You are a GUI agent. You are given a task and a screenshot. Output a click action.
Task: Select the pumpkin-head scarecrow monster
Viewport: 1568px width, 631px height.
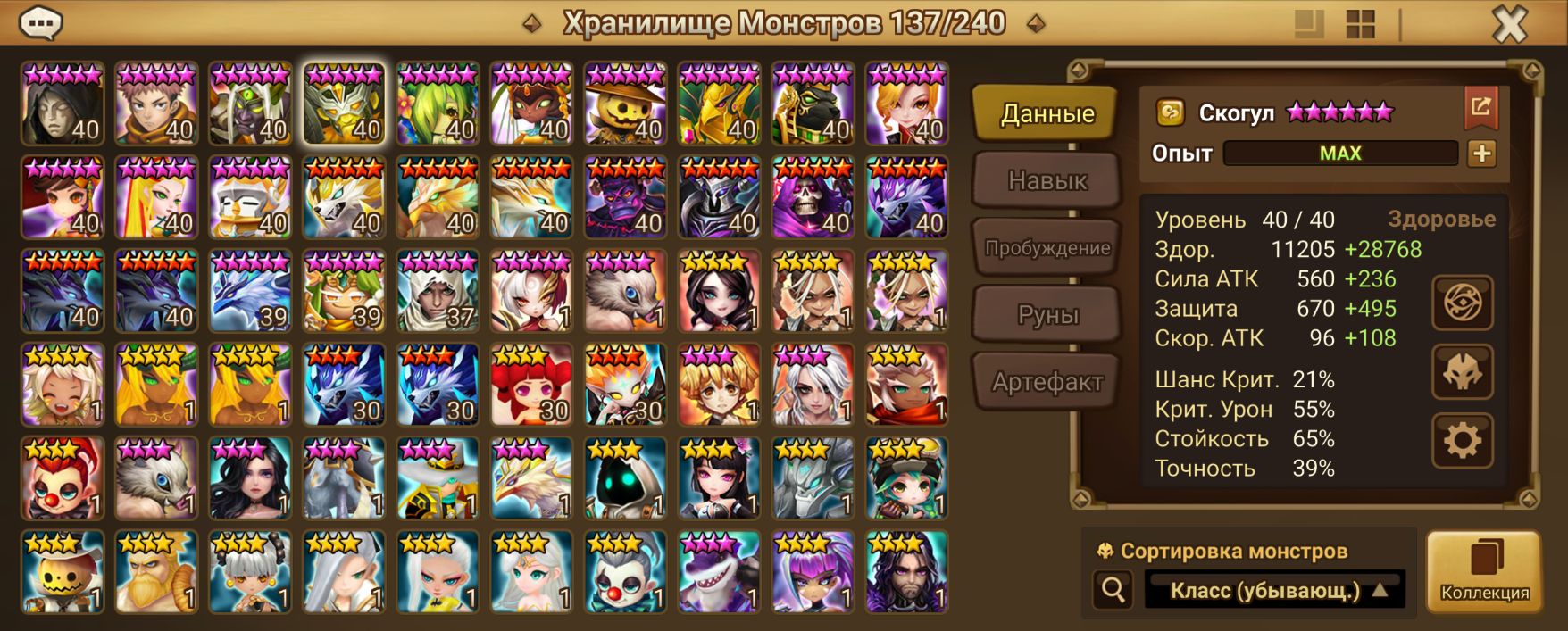[625, 104]
